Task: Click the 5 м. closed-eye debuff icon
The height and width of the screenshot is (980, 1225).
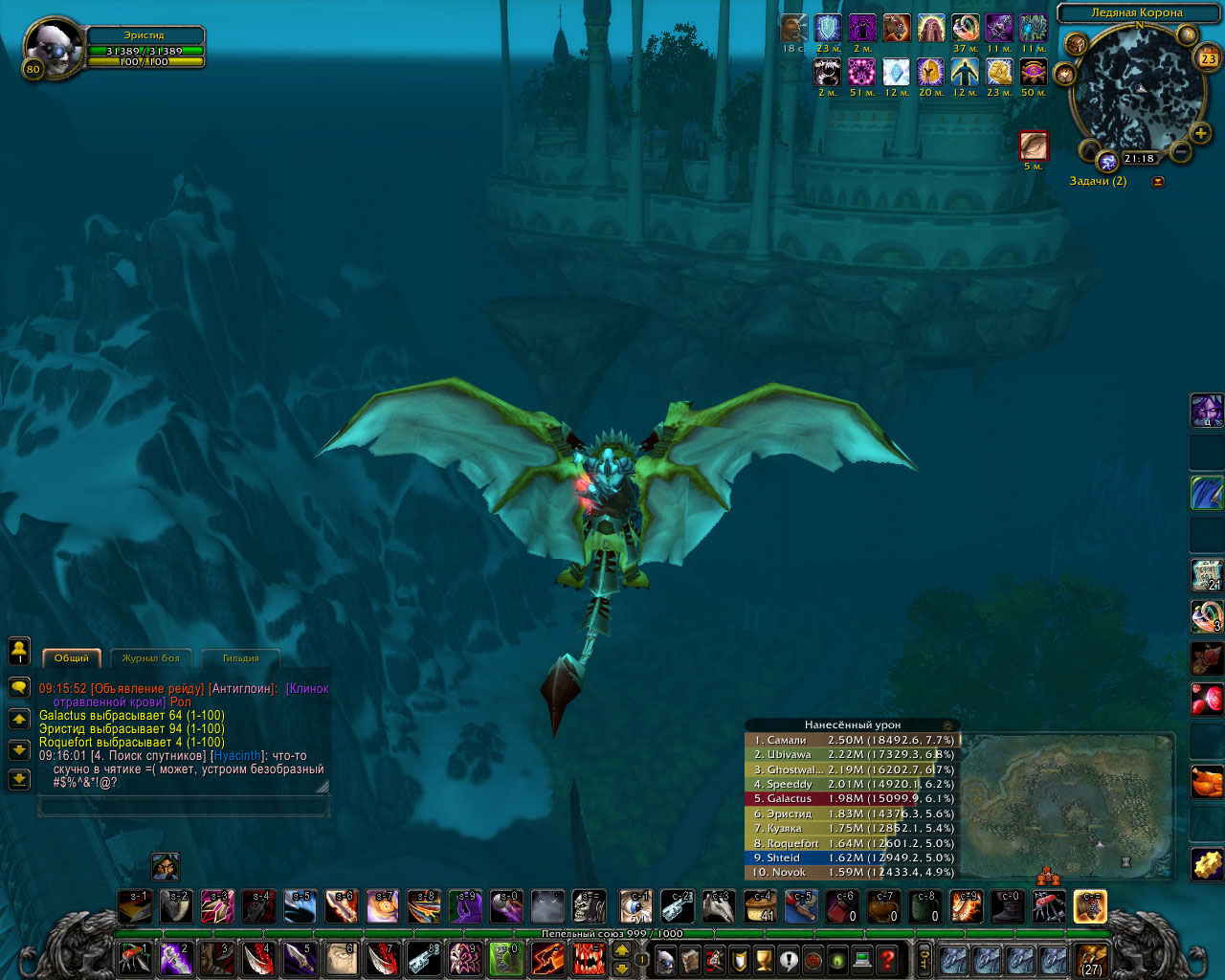Action: coord(1034,145)
